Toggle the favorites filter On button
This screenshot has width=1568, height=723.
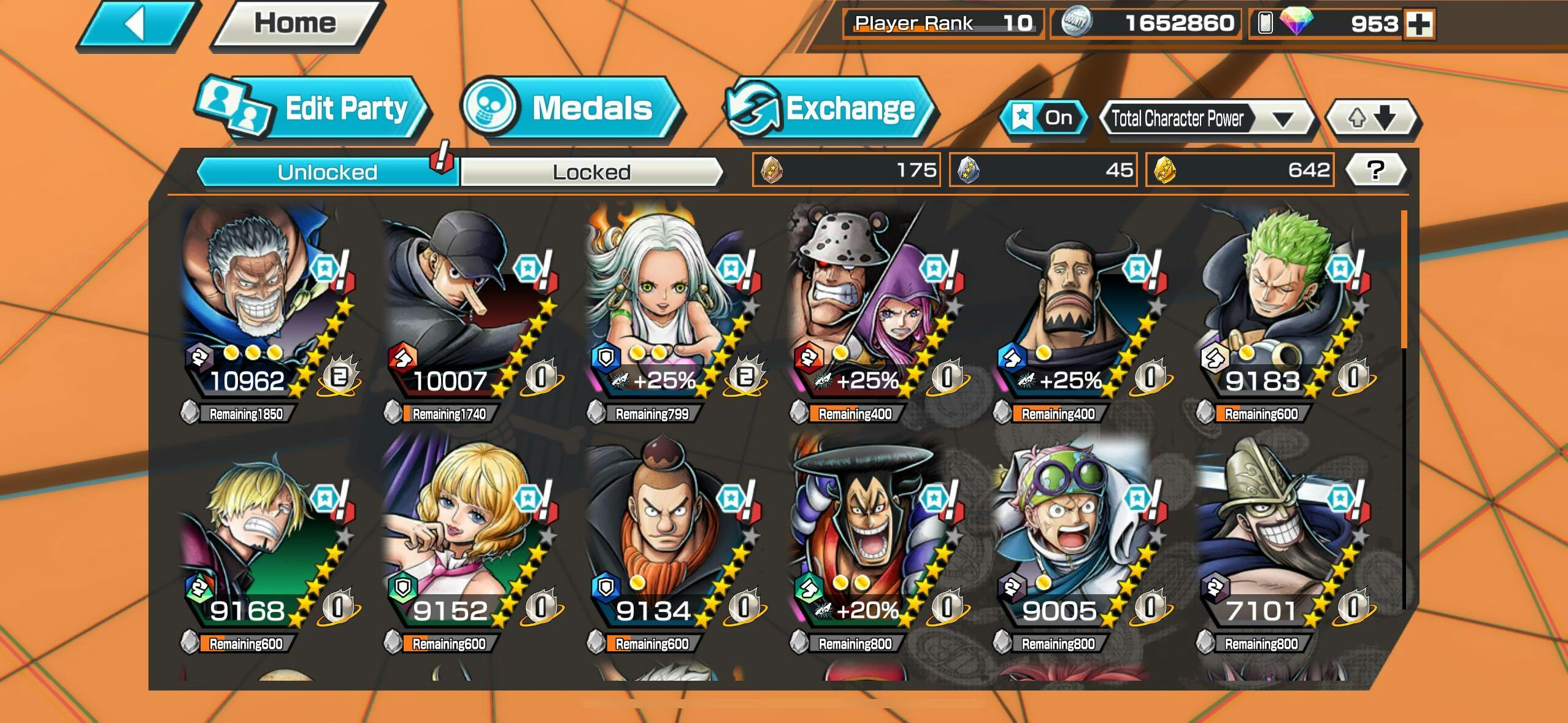[x=1044, y=117]
